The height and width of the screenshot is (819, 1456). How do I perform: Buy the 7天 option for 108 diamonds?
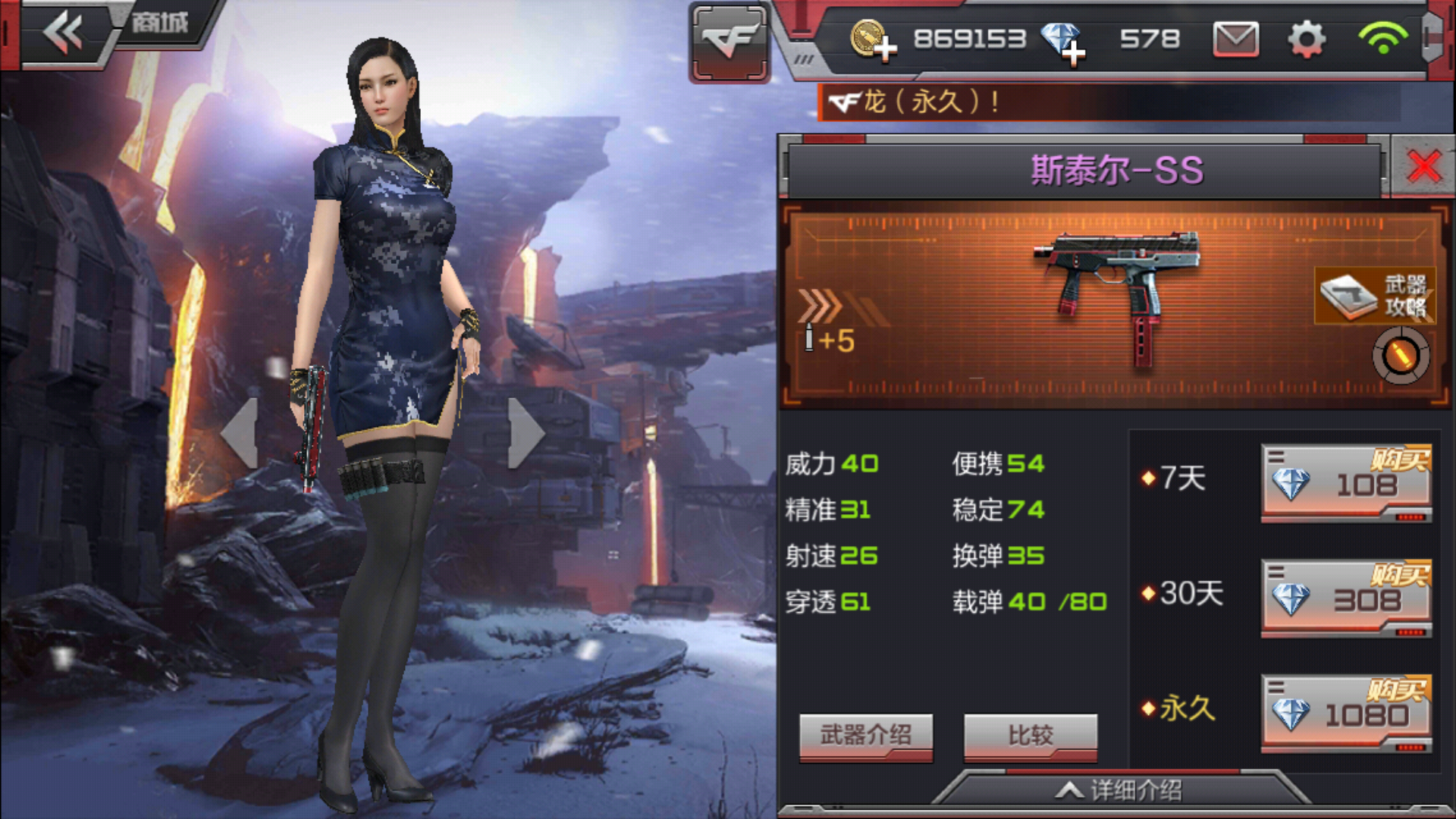click(1346, 483)
